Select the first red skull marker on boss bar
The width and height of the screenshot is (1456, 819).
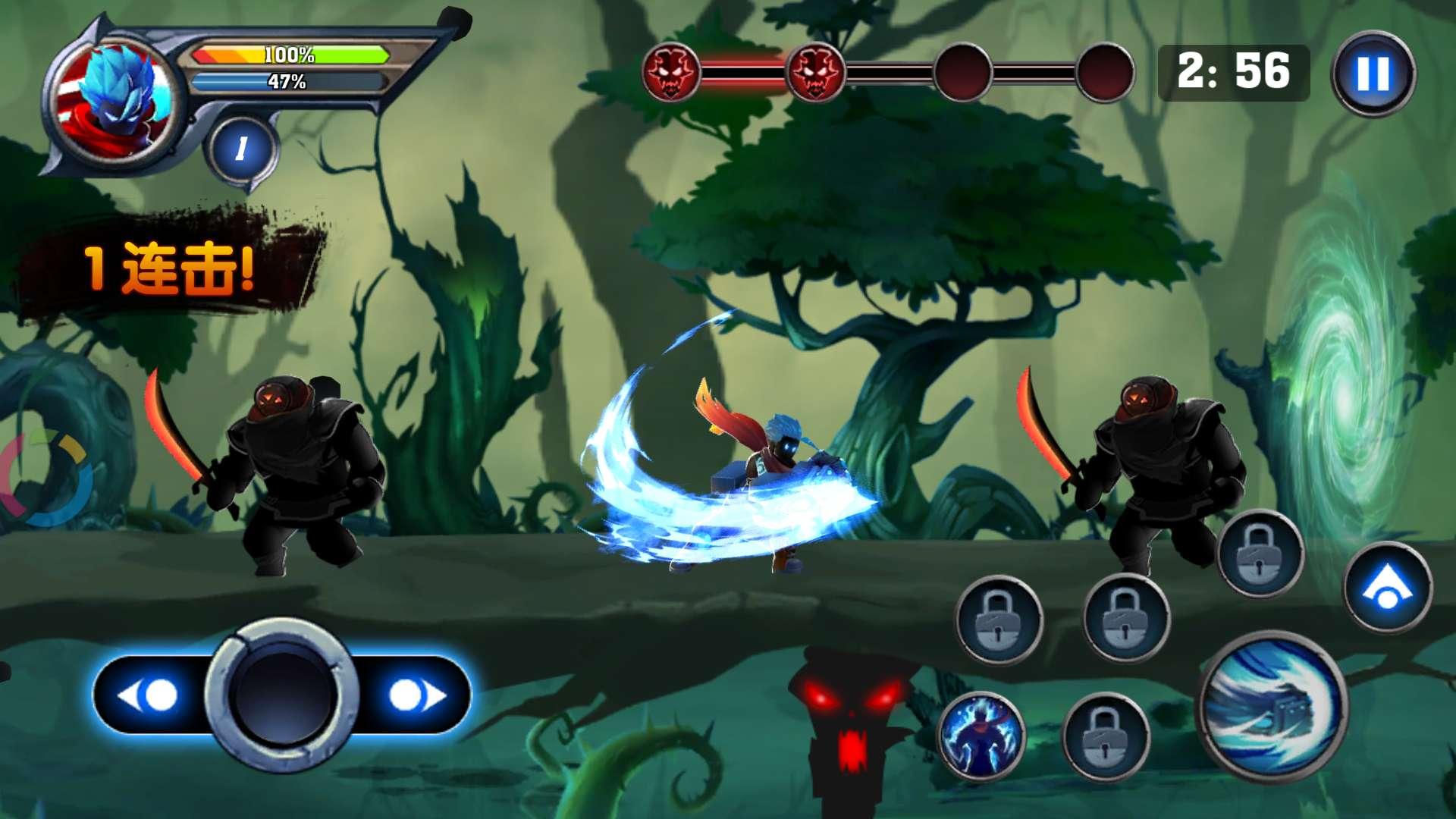pos(670,73)
